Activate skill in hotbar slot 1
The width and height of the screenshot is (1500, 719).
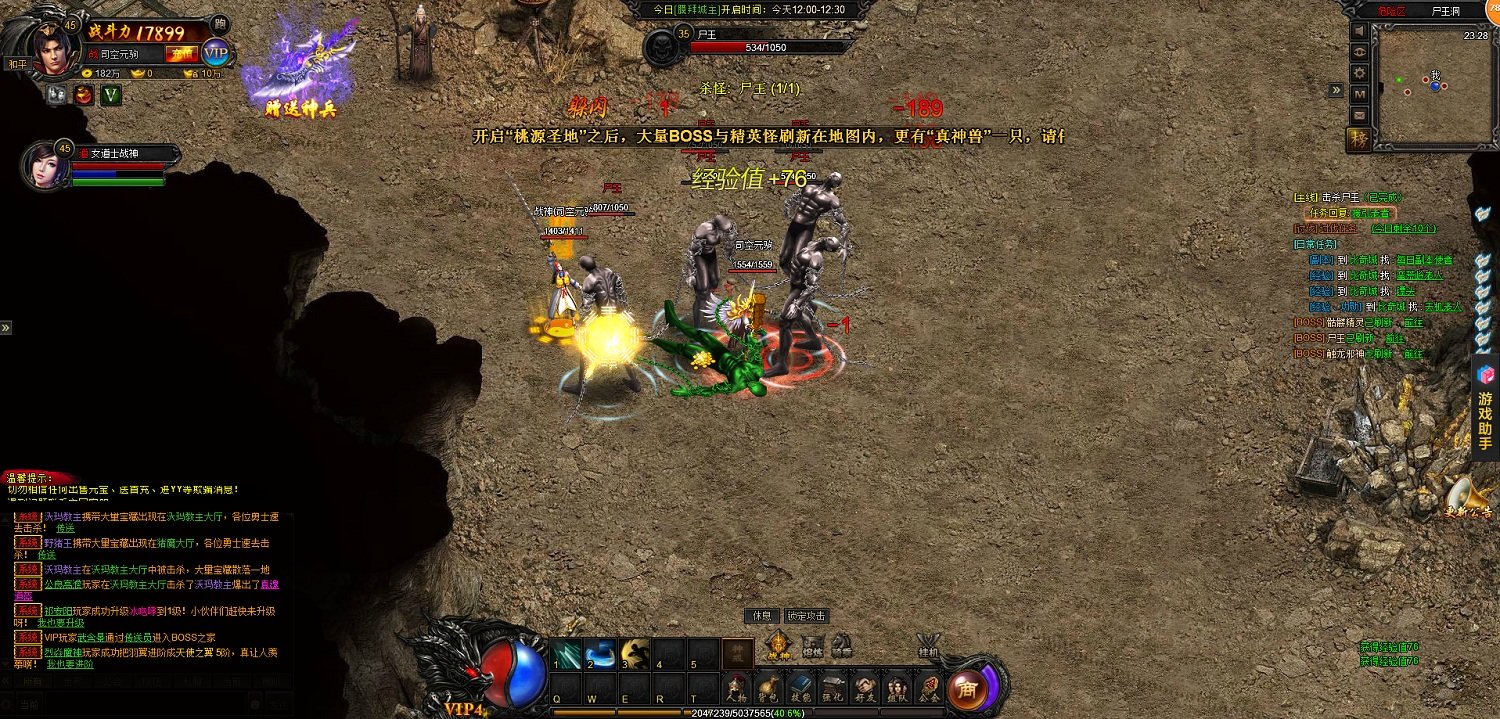[x=567, y=653]
